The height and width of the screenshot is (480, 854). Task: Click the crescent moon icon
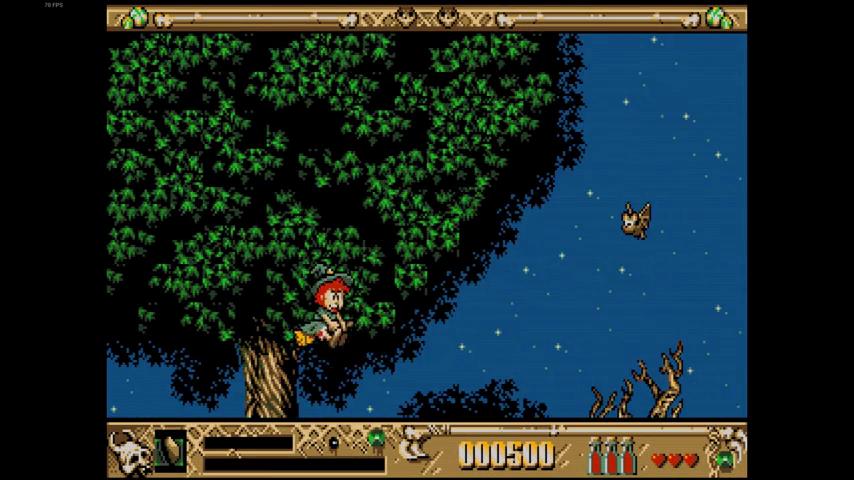coord(413,451)
